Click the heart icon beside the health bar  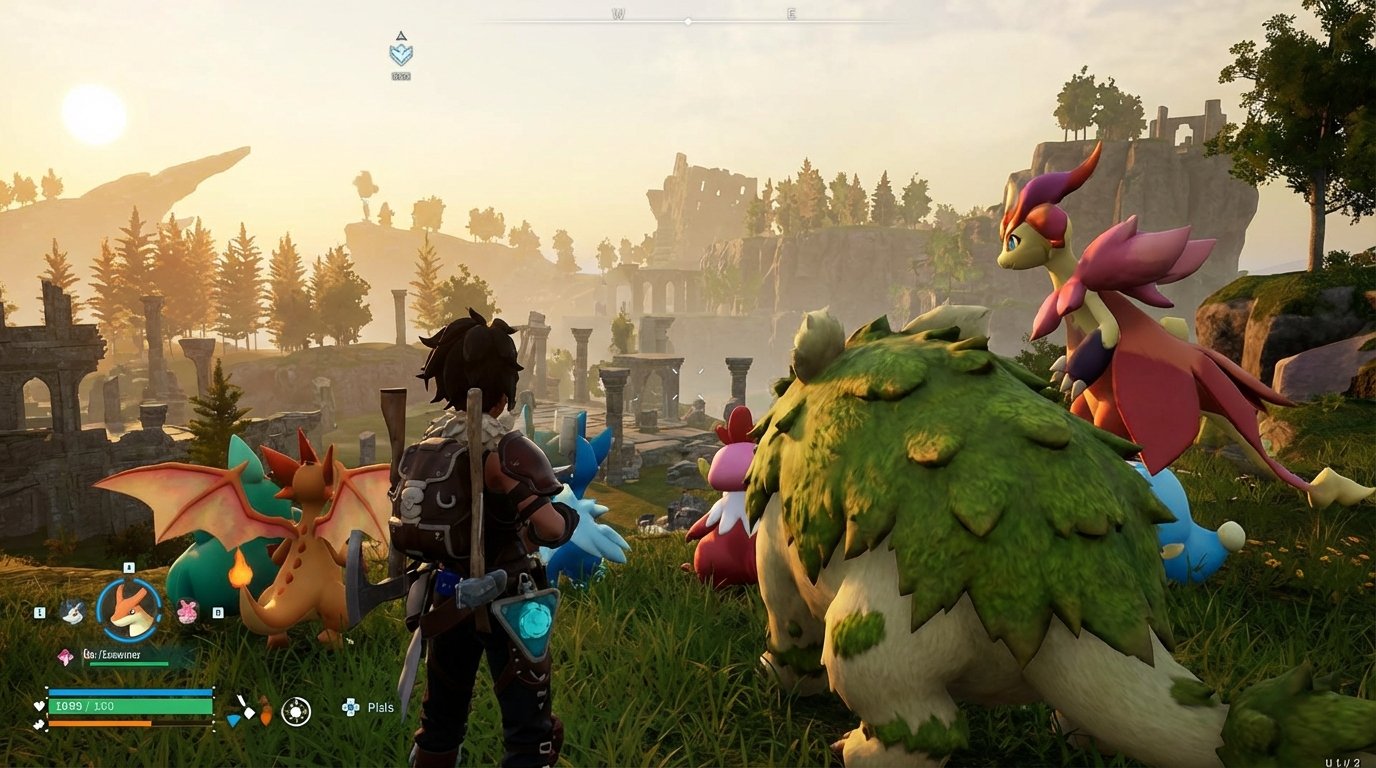click(x=38, y=706)
